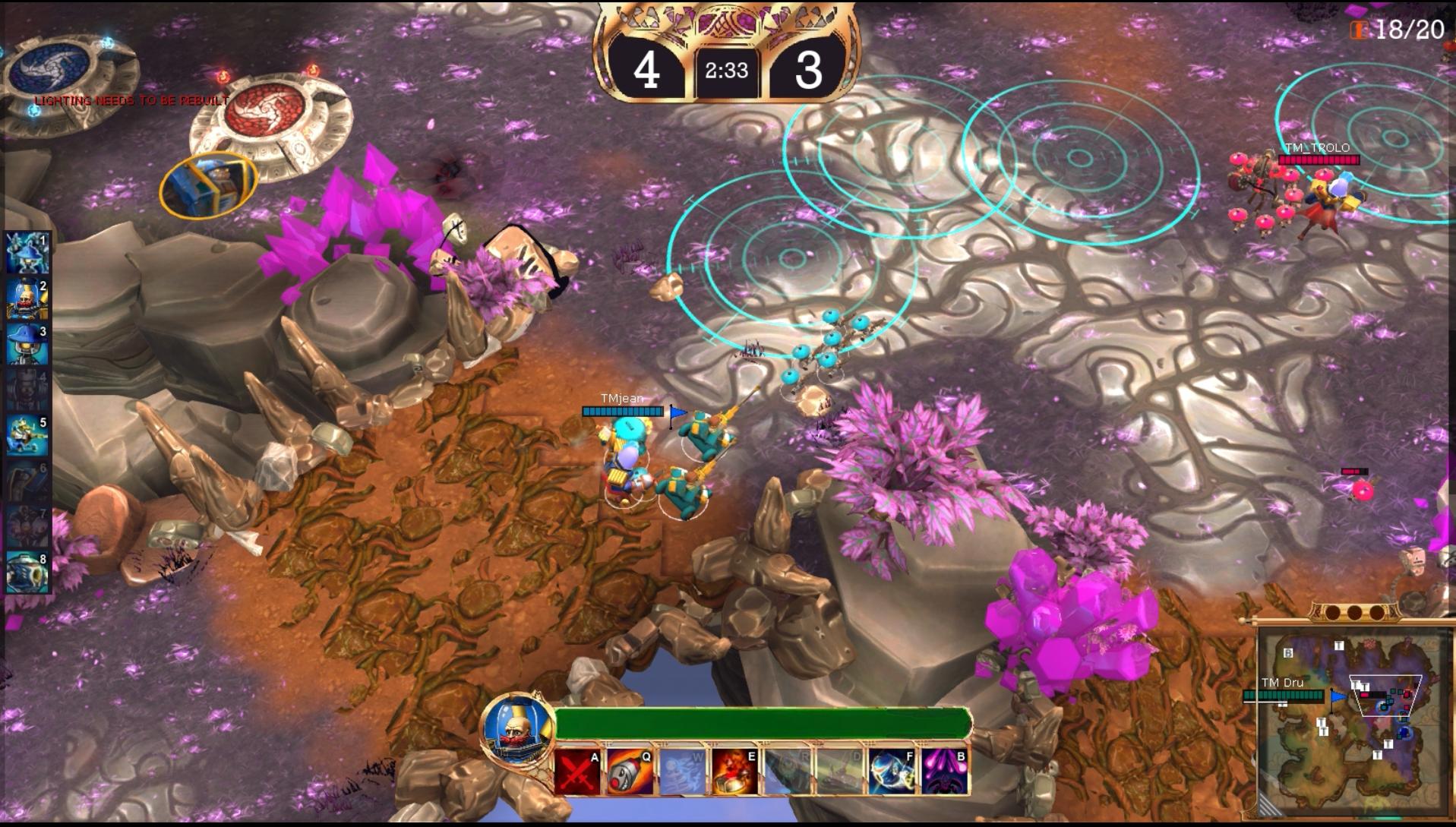The height and width of the screenshot is (827, 1456).
Task: Pick unit 5 rifle gunner
Action: tap(27, 435)
